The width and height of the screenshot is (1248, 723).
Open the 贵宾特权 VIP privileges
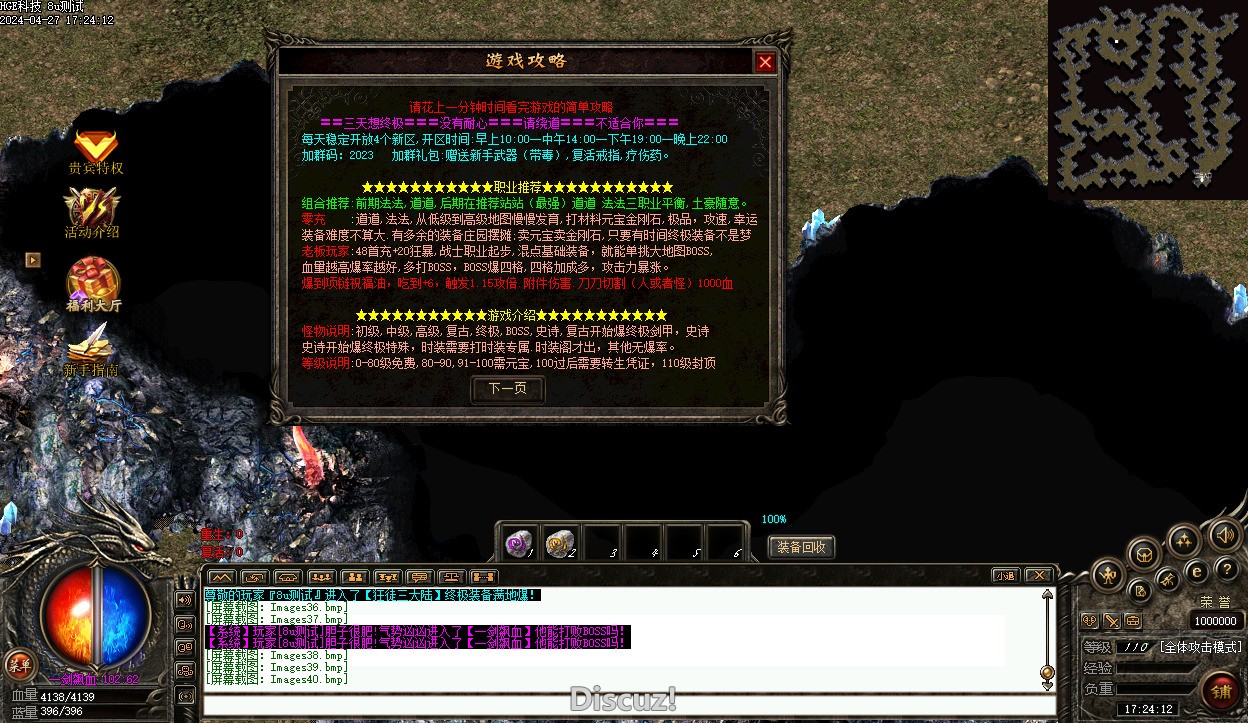click(95, 151)
